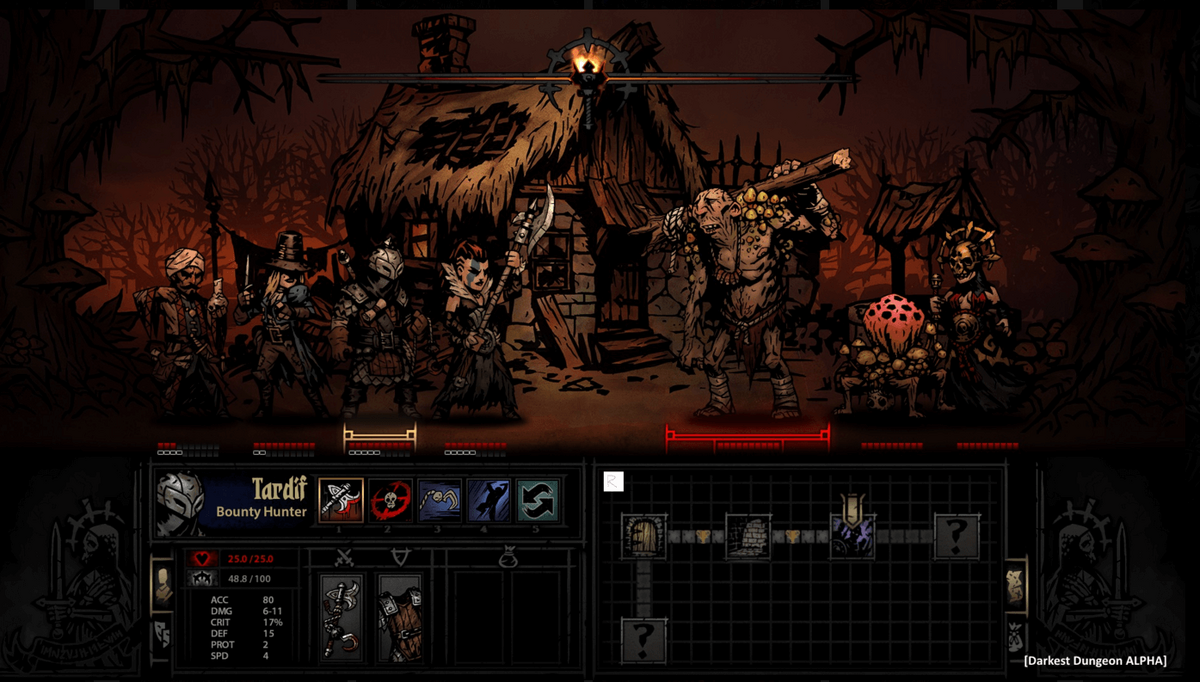Select the bloody axe attack skill
This screenshot has height=682, width=1200.
[341, 500]
